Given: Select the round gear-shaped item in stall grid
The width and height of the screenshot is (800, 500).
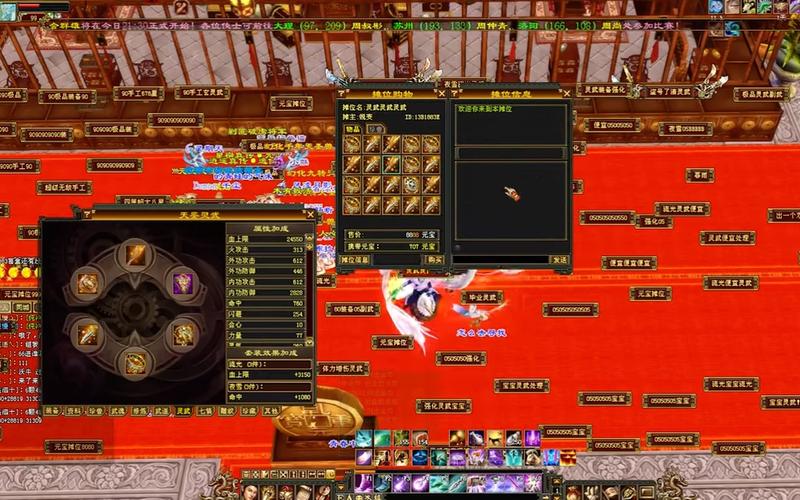Looking at the screenshot, I should pyautogui.click(x=411, y=185).
